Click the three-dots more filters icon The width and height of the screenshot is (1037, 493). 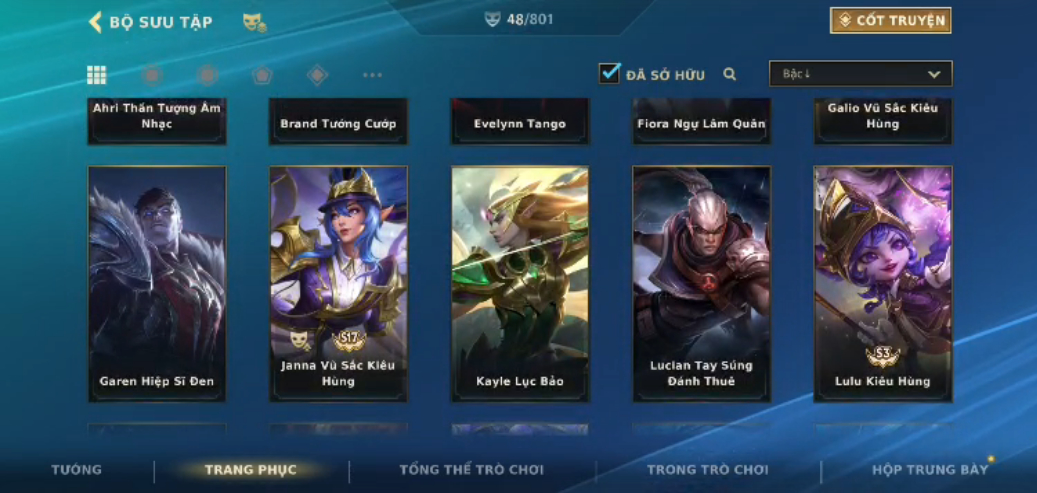[372, 75]
